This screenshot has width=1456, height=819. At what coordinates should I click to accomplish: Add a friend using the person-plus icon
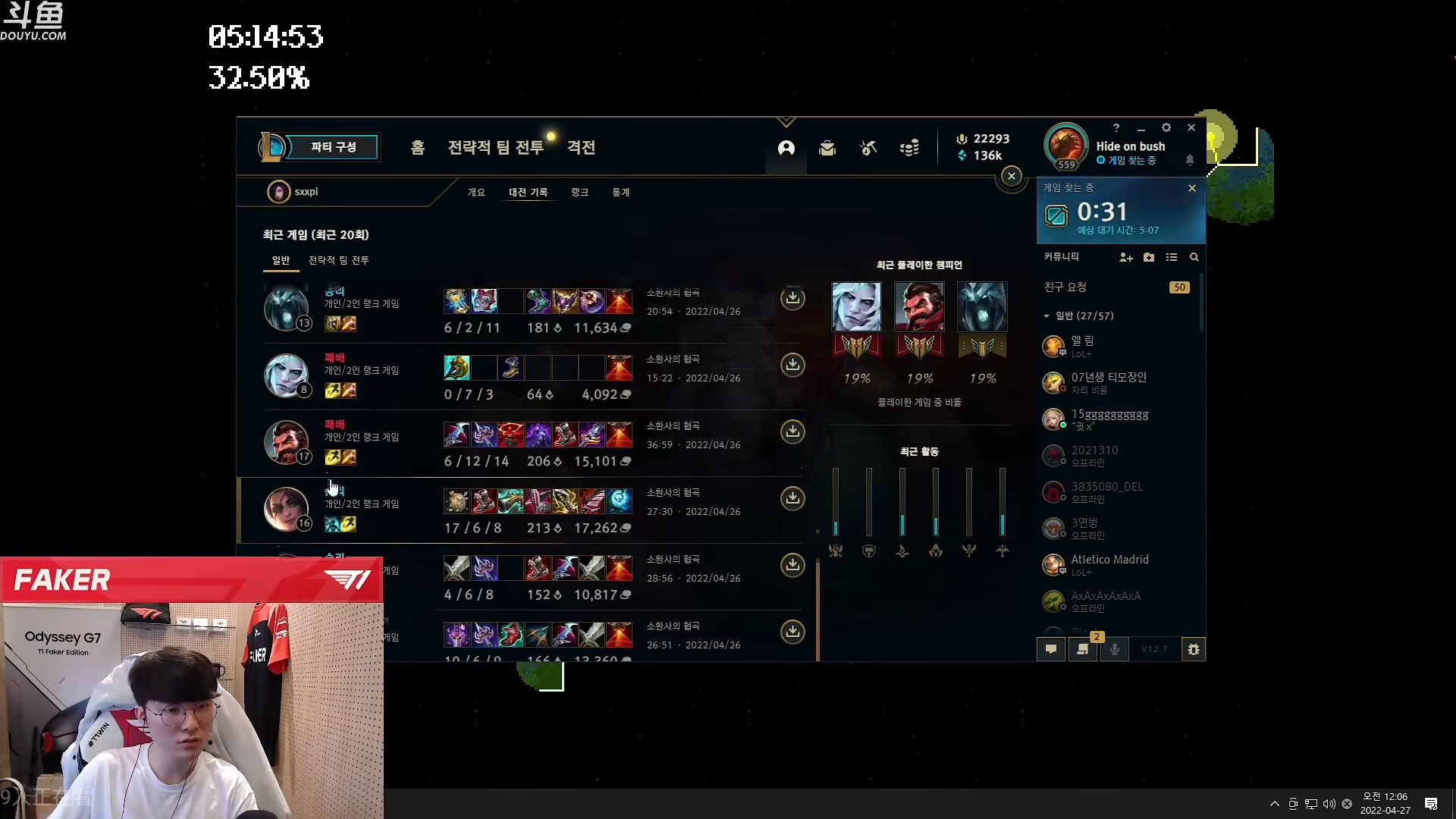(1126, 257)
